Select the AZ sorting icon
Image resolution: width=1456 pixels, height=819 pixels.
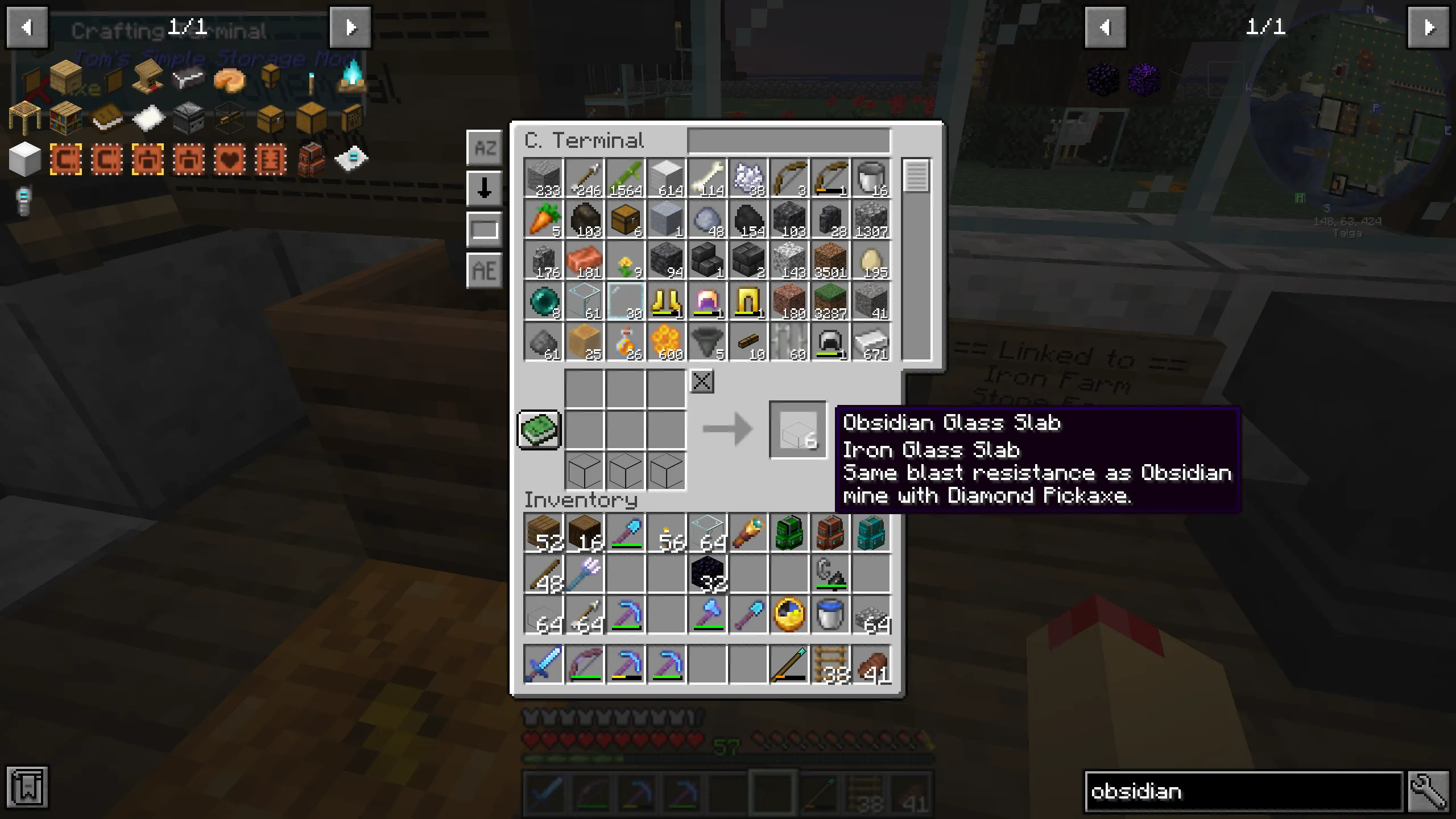485,148
